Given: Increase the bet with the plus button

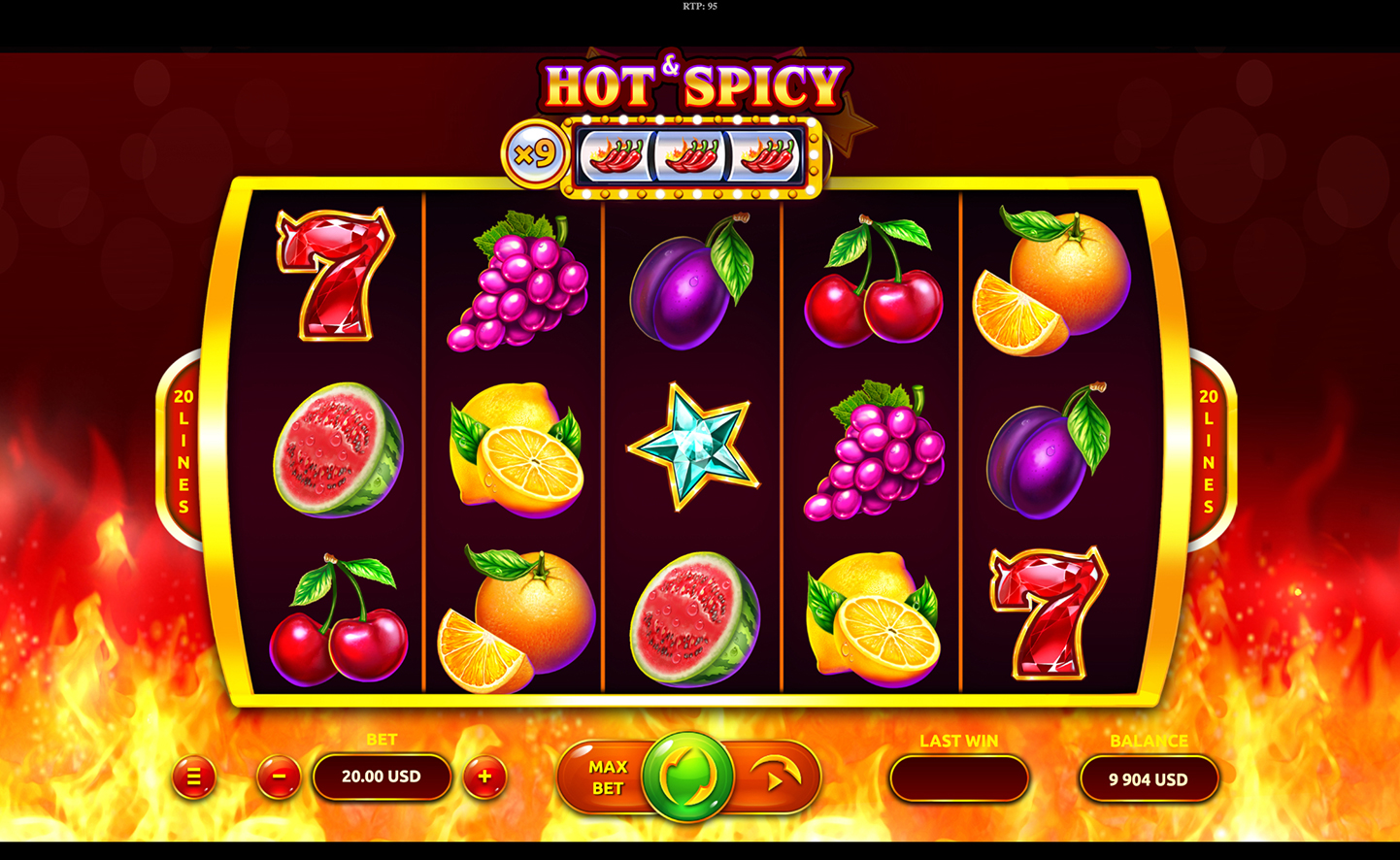Looking at the screenshot, I should click(x=483, y=777).
